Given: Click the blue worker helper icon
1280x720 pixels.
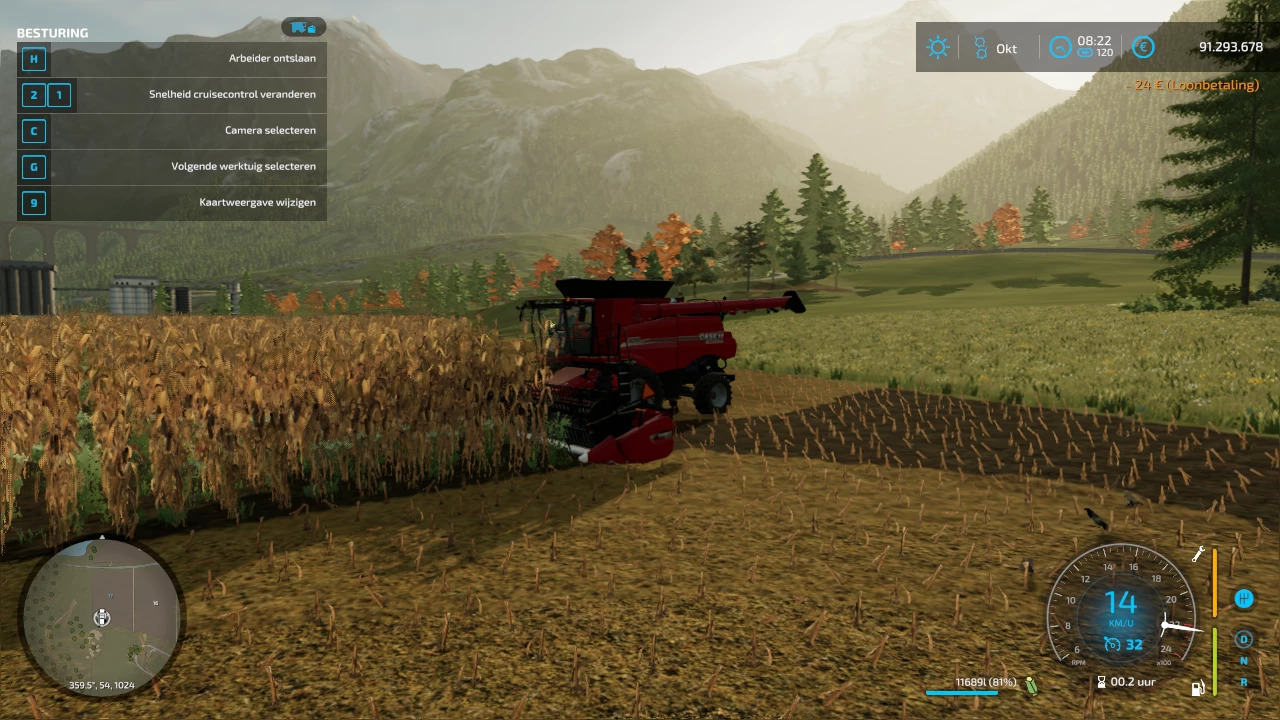Looking at the screenshot, I should coord(1244,599).
